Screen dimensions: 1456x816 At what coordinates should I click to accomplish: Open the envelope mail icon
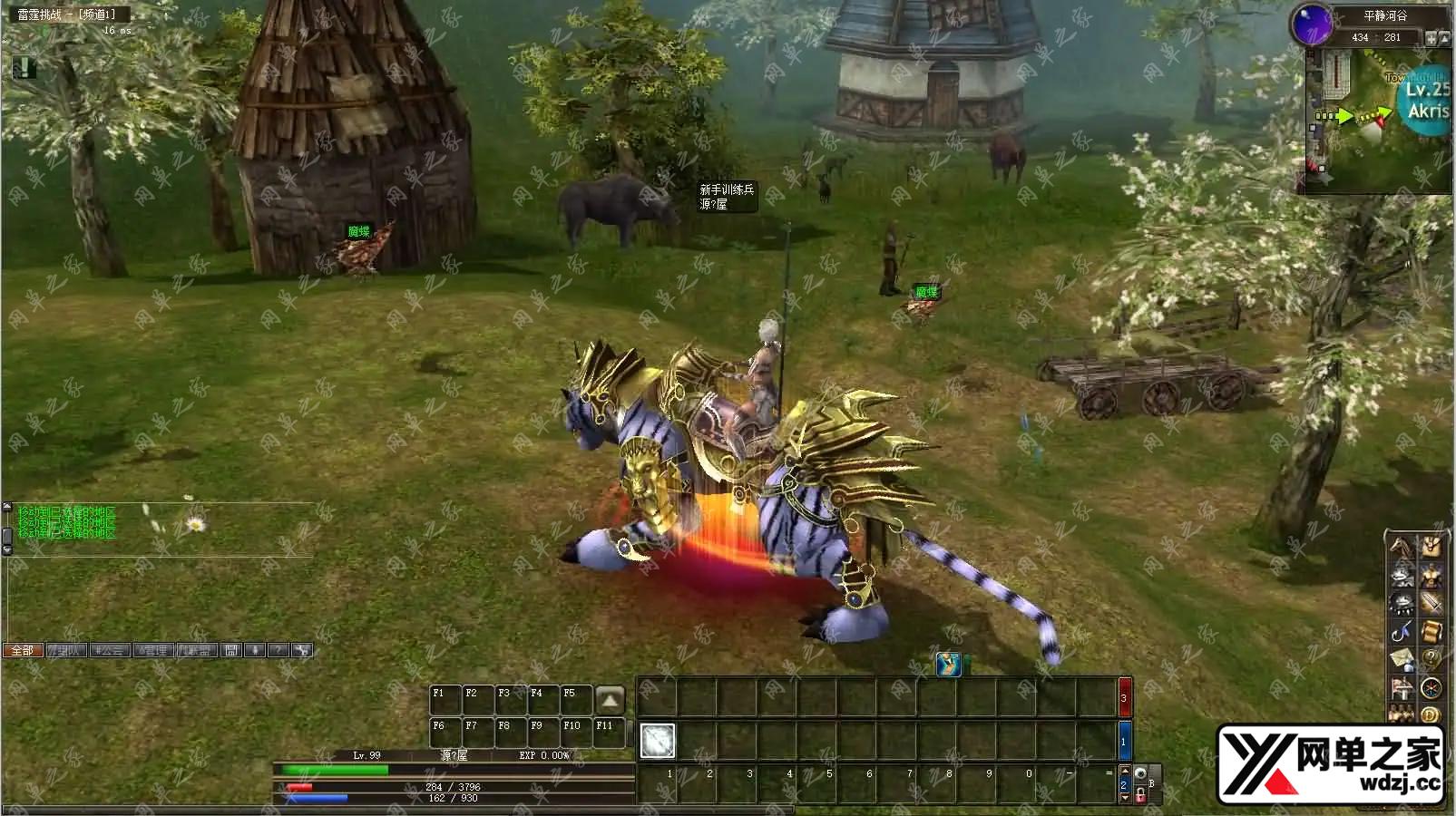tap(1402, 660)
